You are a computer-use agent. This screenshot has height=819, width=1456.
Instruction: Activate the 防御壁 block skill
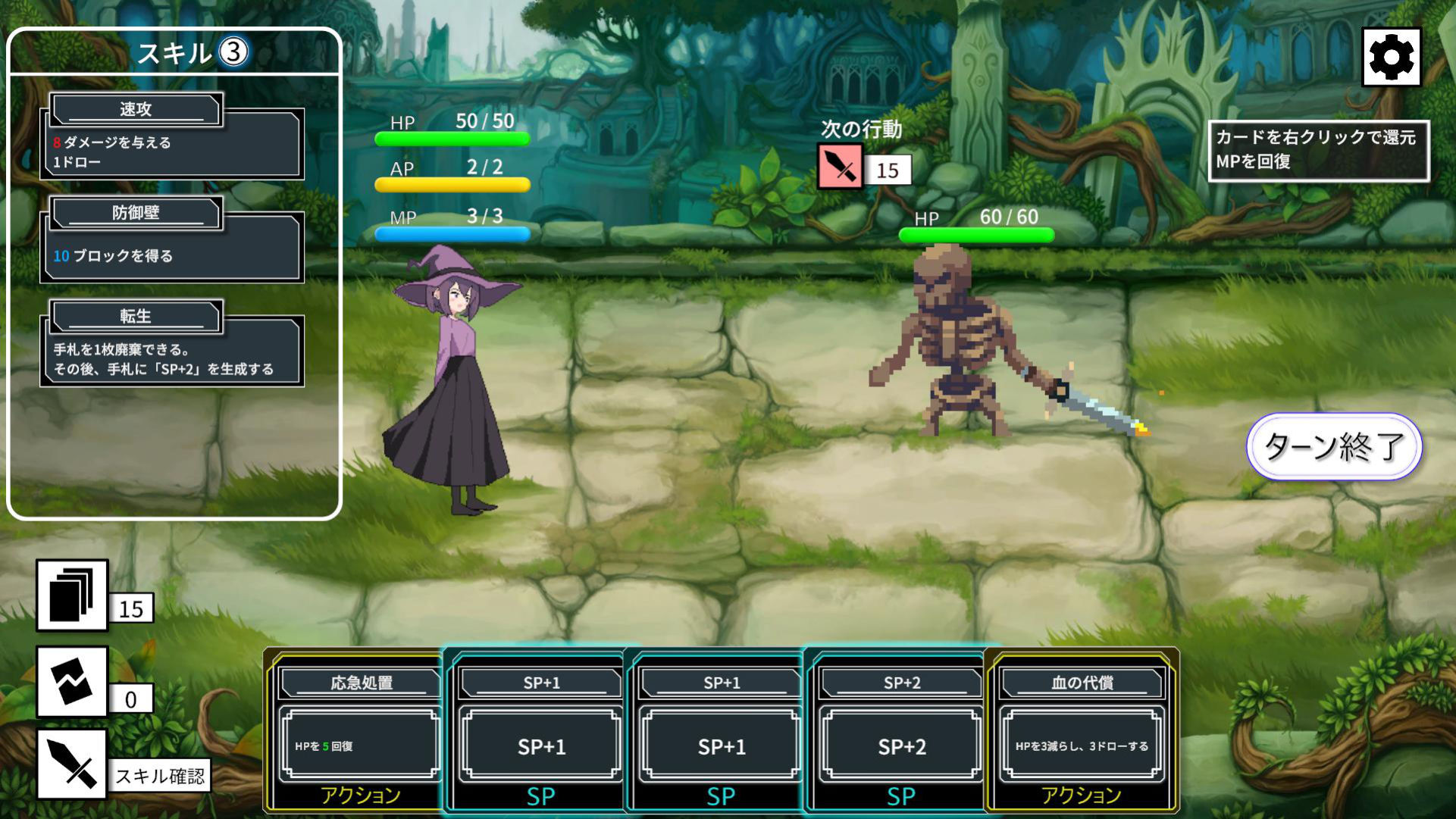point(172,241)
